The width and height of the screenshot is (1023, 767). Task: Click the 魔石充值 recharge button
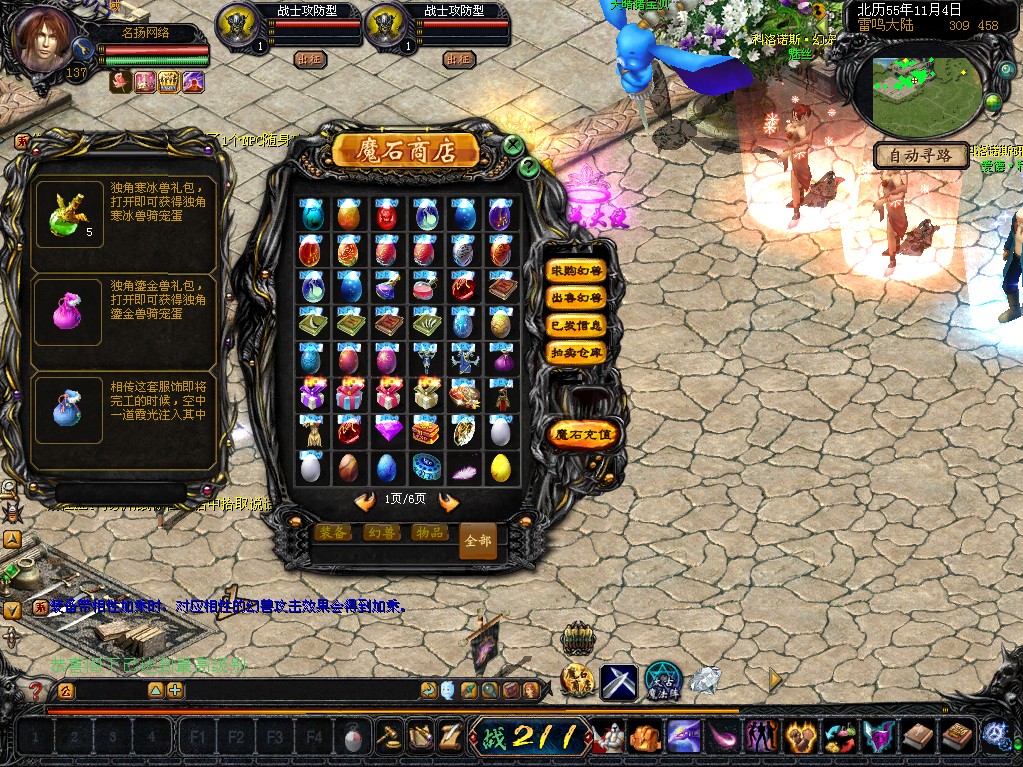pyautogui.click(x=585, y=434)
